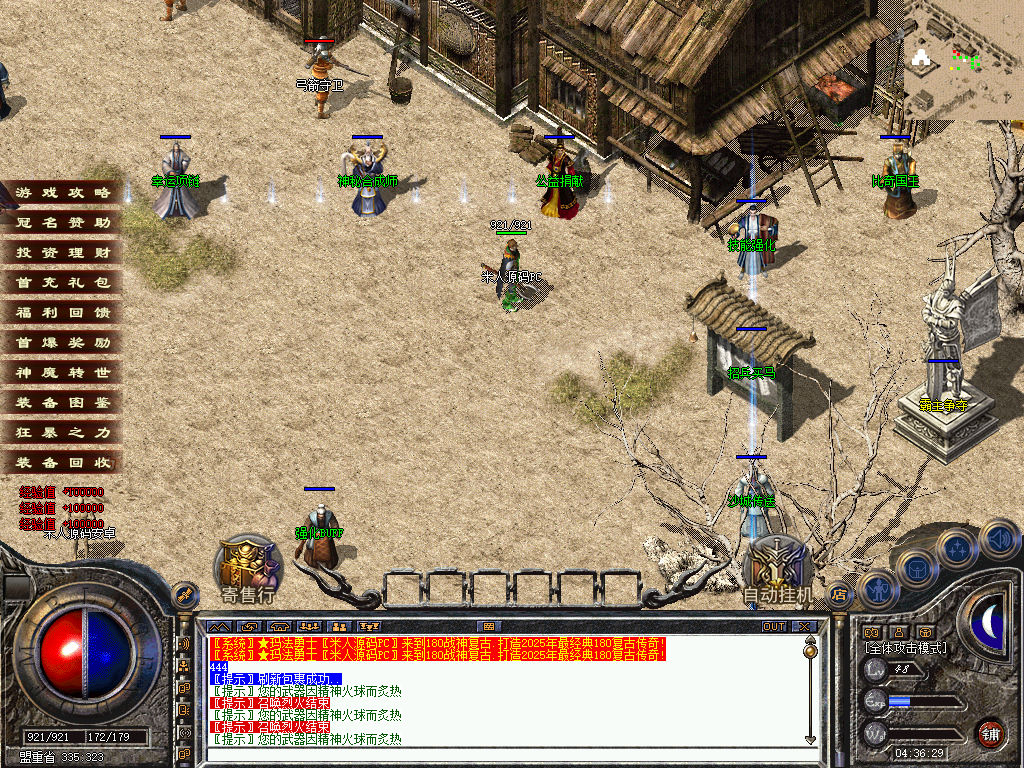
Task: Select the 冠名赞助 menu entry
Action: [62, 222]
